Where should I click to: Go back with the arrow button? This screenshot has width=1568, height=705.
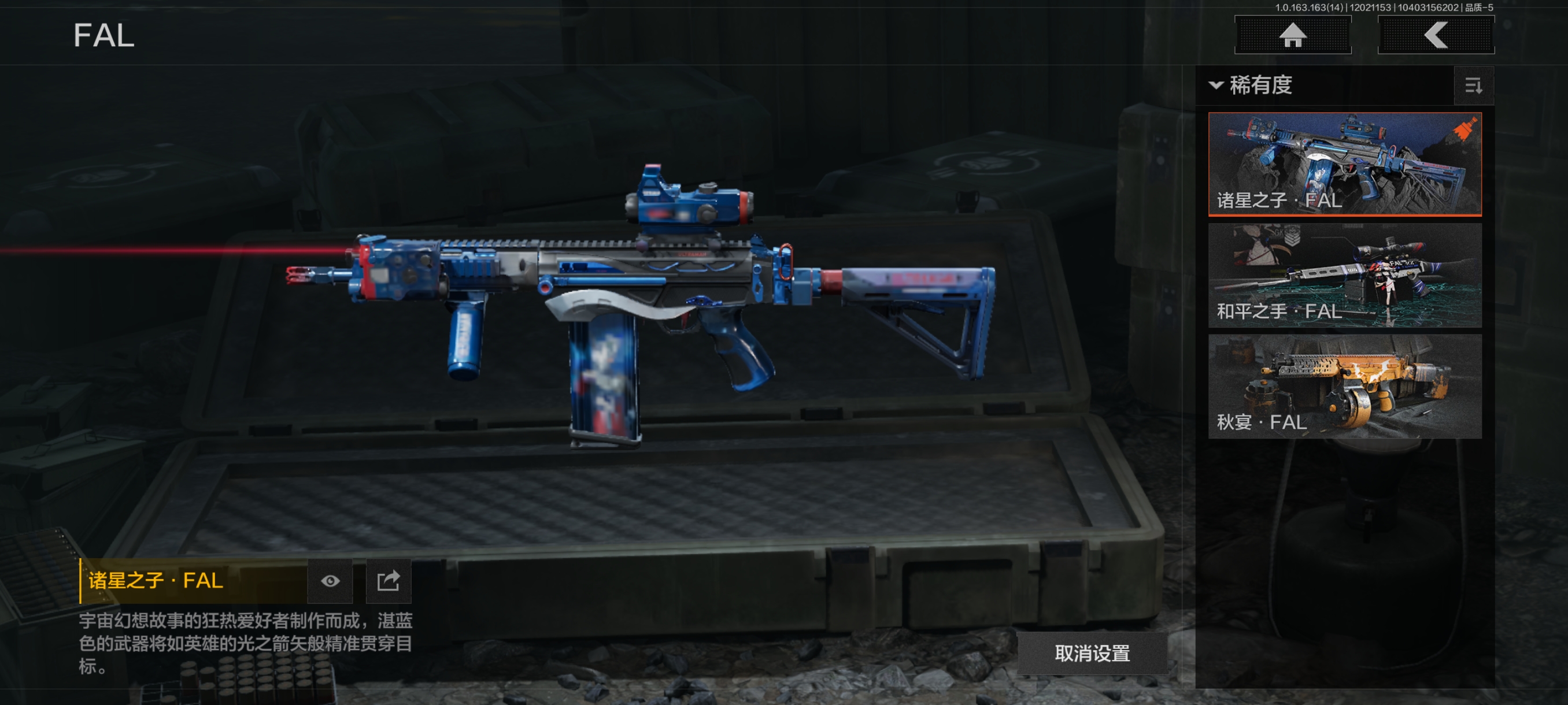point(1435,35)
